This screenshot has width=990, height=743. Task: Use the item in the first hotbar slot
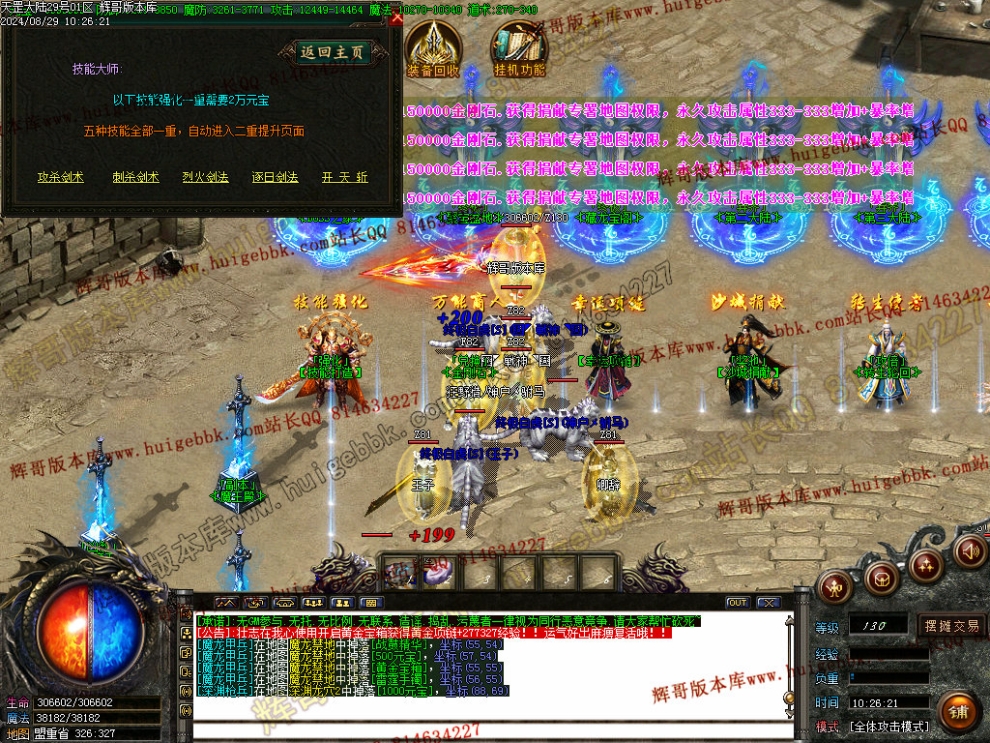404,574
